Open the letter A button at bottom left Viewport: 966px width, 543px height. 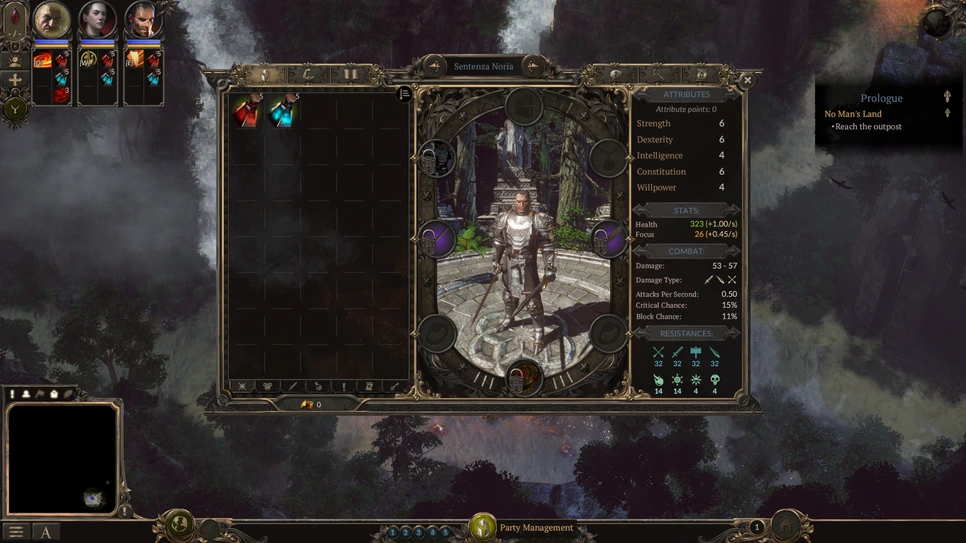click(x=46, y=532)
